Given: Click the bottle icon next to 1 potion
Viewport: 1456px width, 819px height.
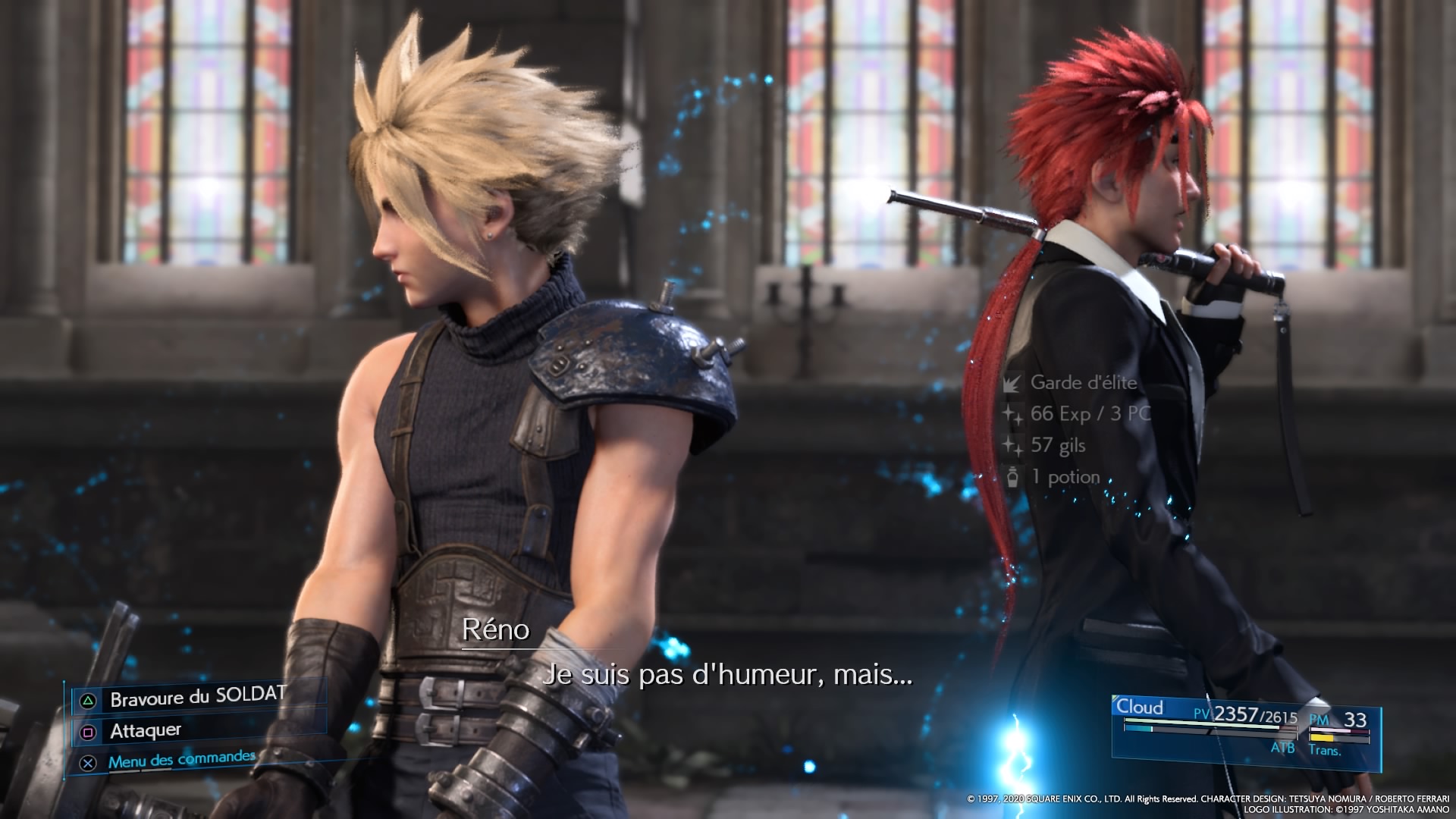Looking at the screenshot, I should coord(1014,477).
